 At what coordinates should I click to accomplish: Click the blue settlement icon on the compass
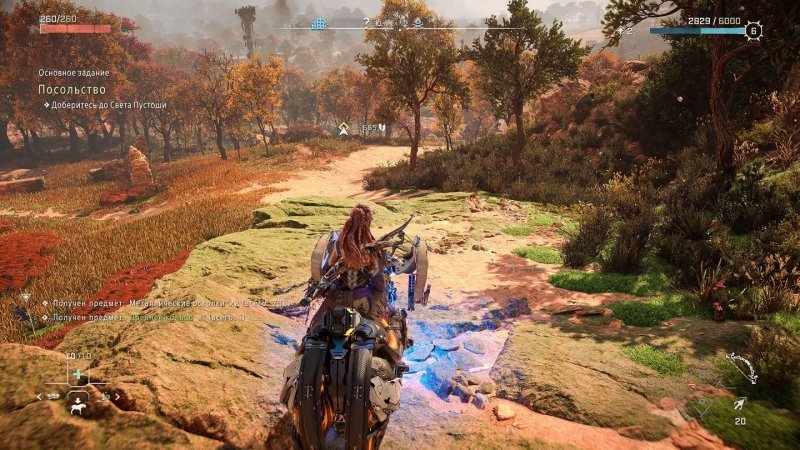pyautogui.click(x=320, y=23)
